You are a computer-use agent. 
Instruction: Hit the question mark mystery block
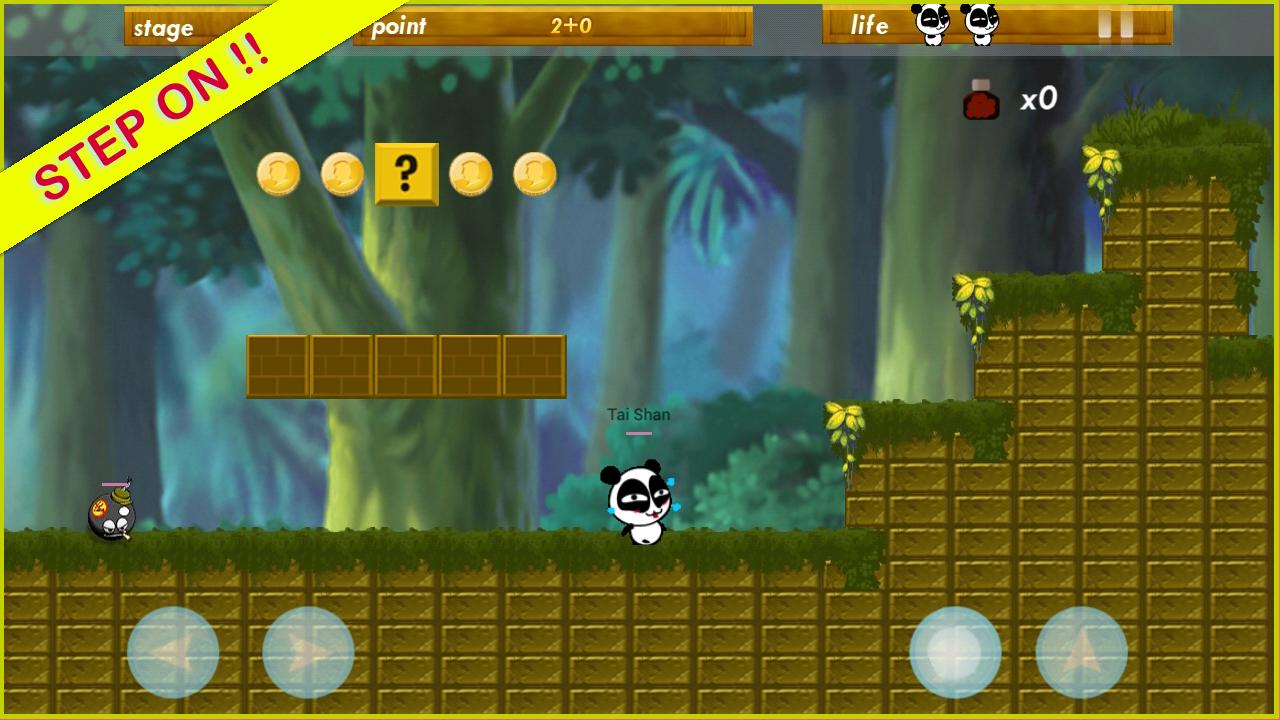[x=405, y=173]
